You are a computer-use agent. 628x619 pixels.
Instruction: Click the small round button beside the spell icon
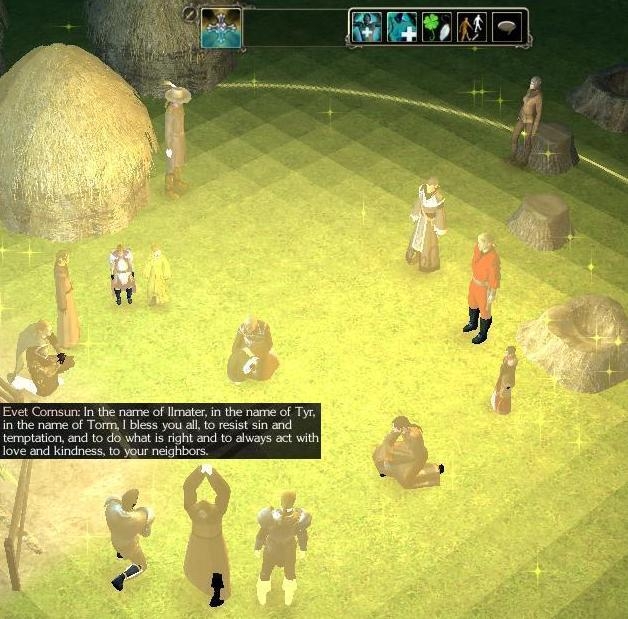pyautogui.click(x=190, y=13)
